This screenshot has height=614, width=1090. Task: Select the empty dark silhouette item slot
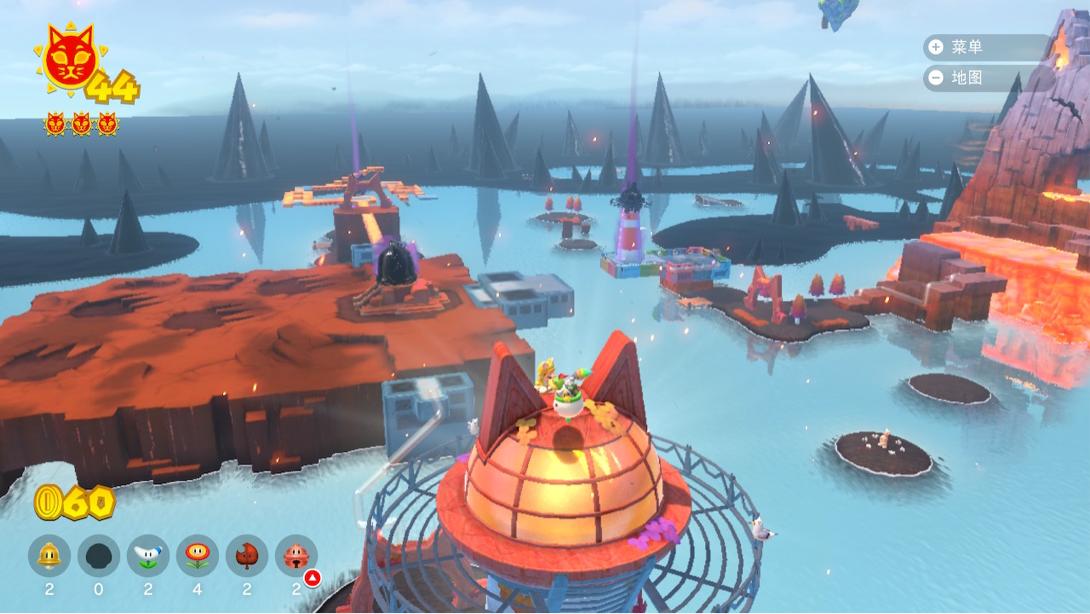(x=98, y=555)
